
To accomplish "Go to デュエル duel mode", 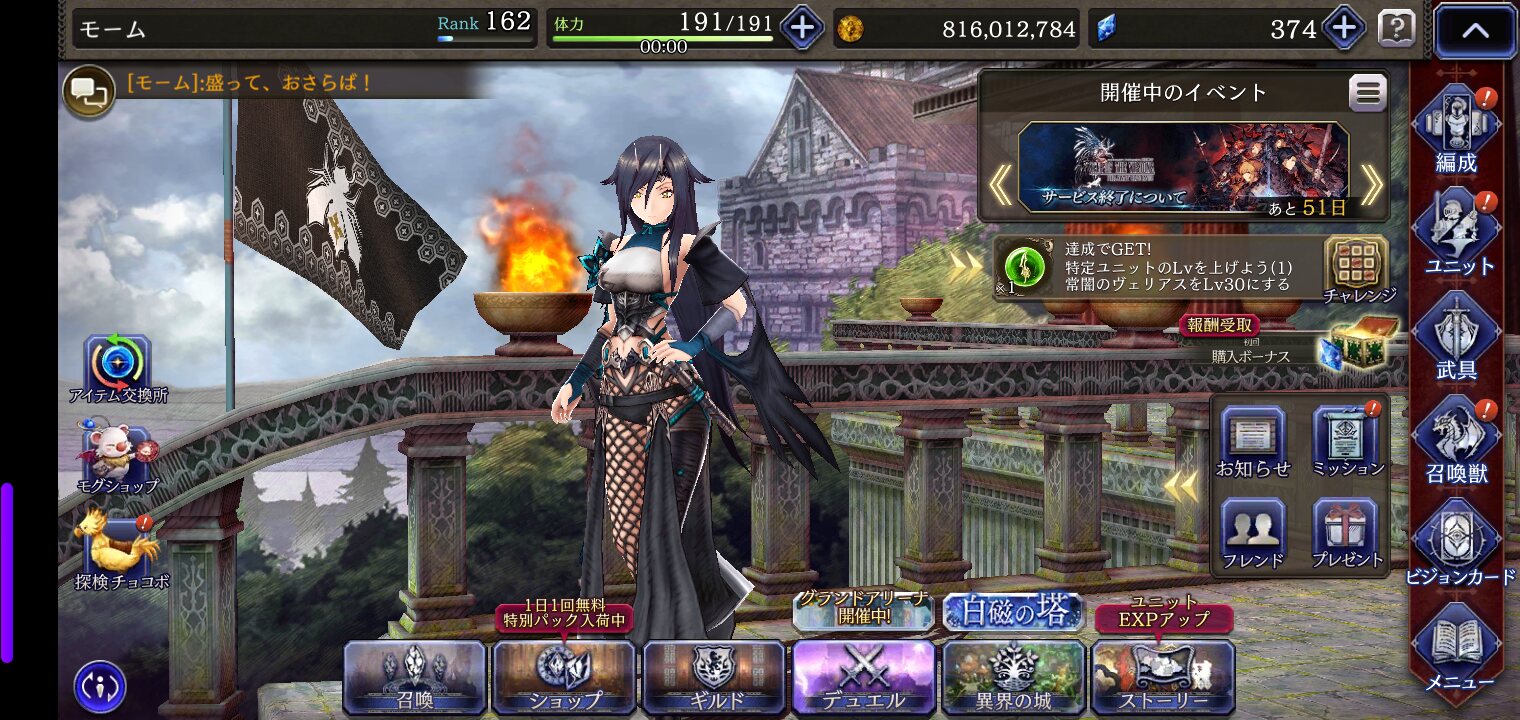I will pyautogui.click(x=863, y=678).
